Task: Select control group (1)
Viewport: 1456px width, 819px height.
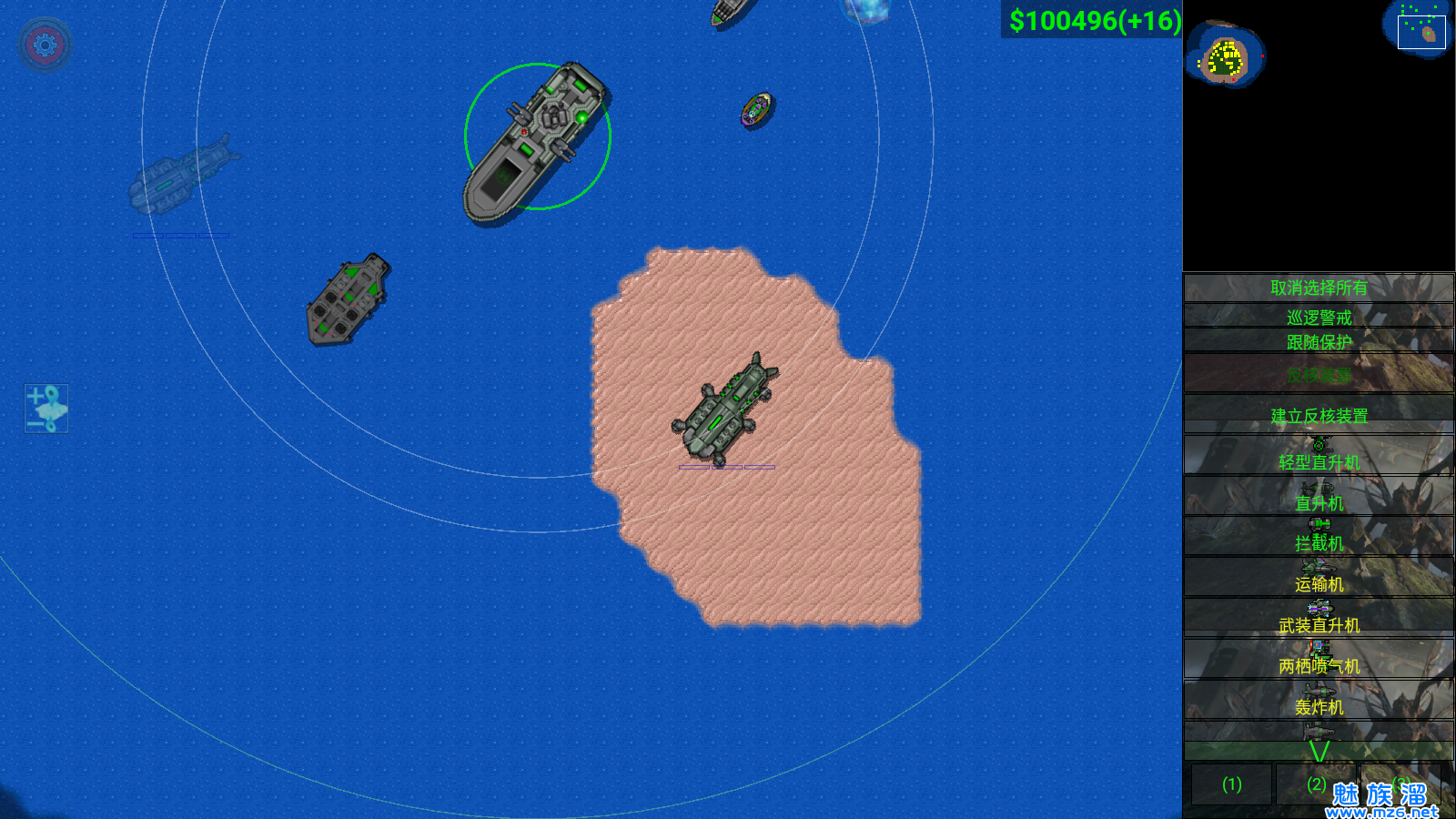Action: tap(1231, 784)
